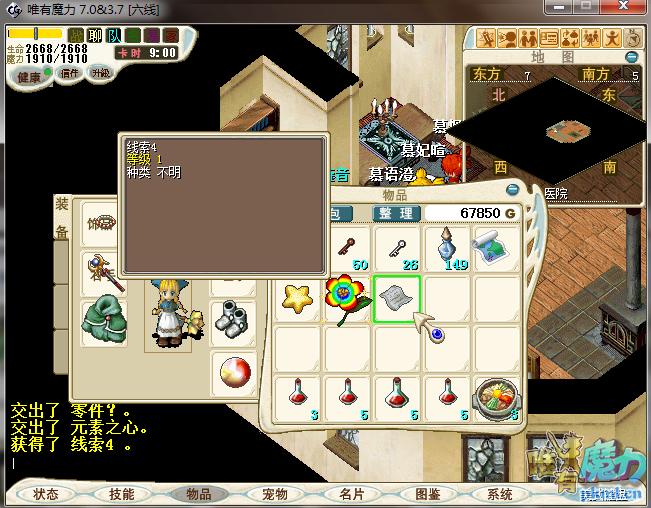Screen dimensions: 651x508
Task: Select the map scroll item
Action: coord(496,246)
